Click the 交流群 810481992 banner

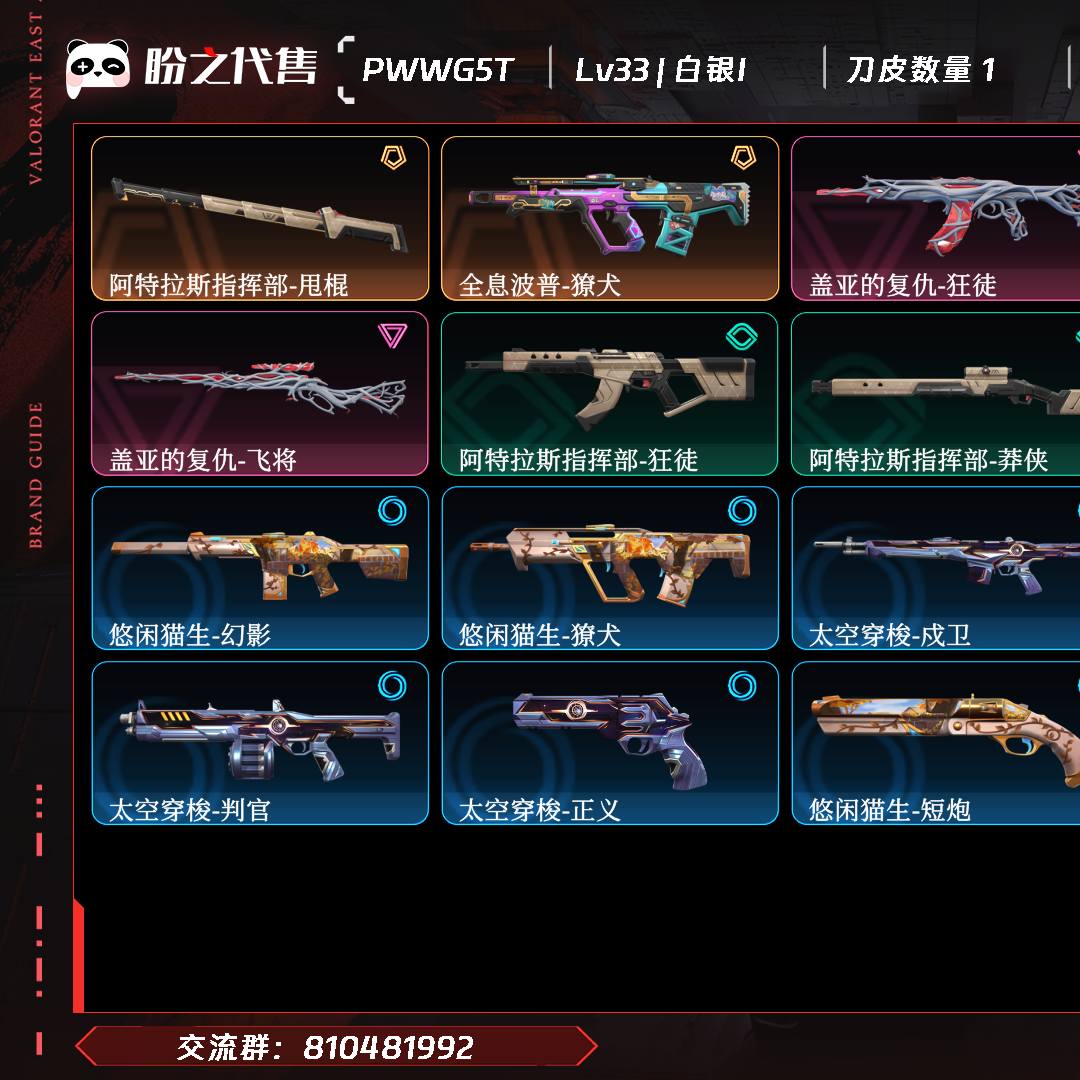point(336,1047)
